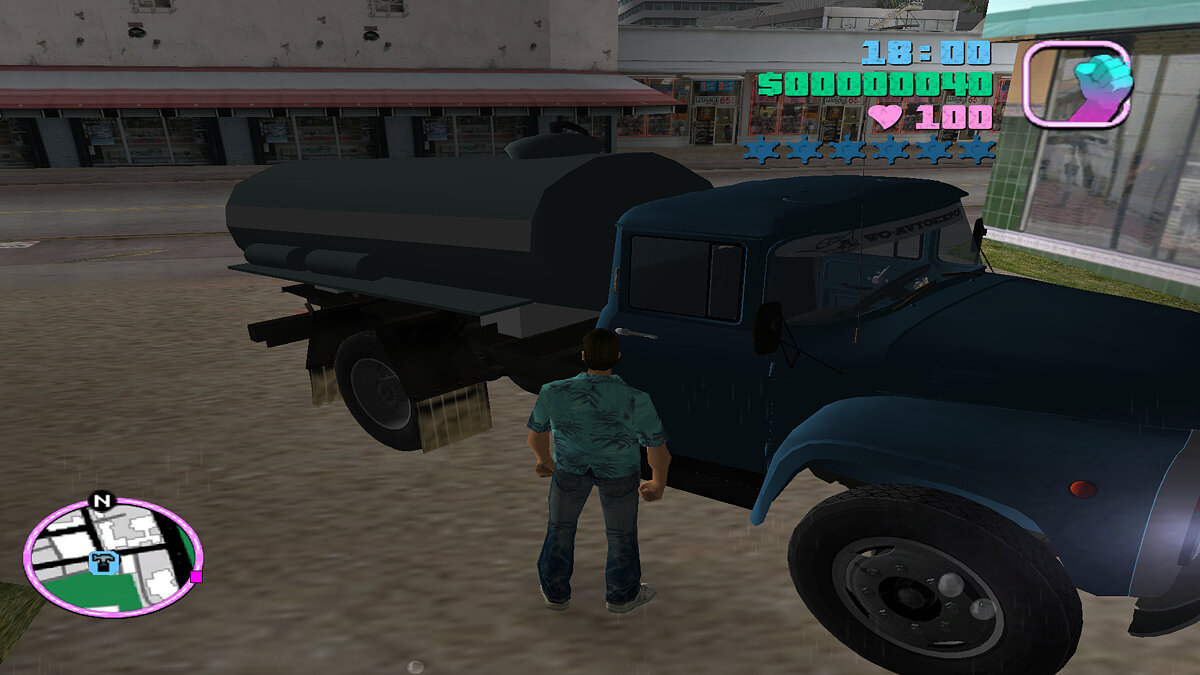Viewport: 1200px width, 675px height.
Task: Click the blue save-point marker on the radar
Action: (102, 564)
